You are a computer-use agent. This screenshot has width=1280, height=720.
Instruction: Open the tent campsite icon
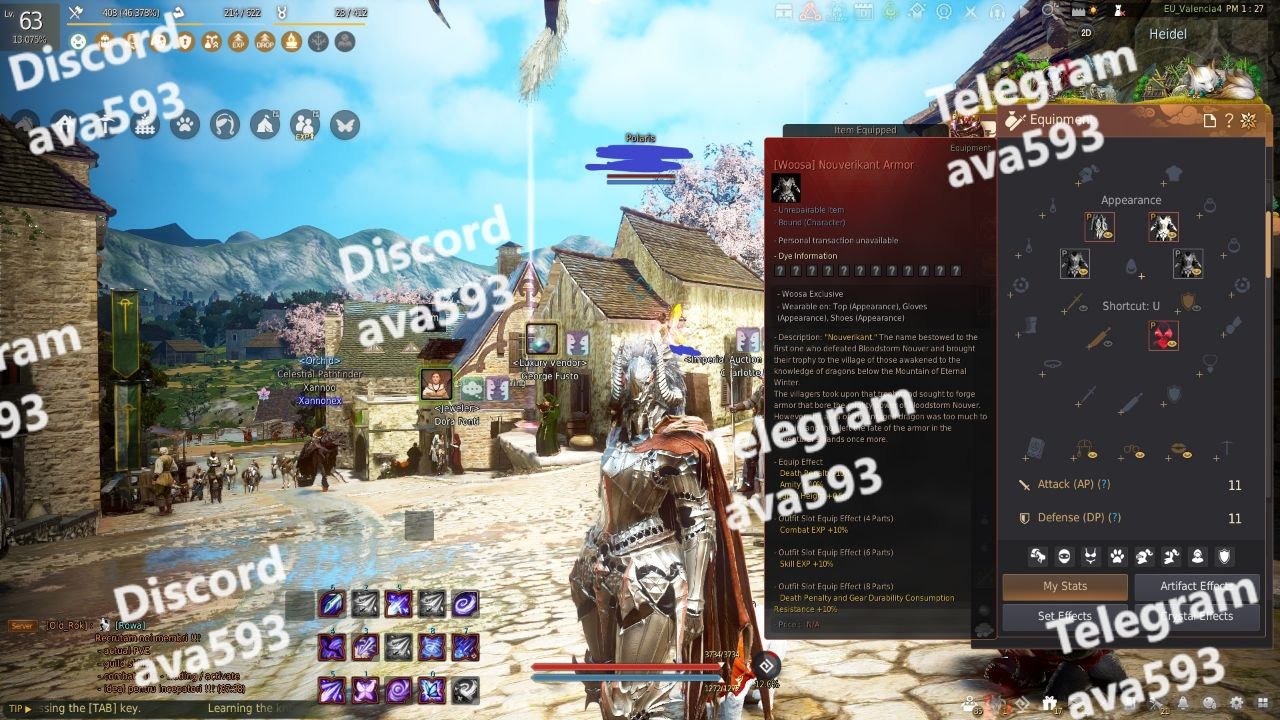coord(265,125)
